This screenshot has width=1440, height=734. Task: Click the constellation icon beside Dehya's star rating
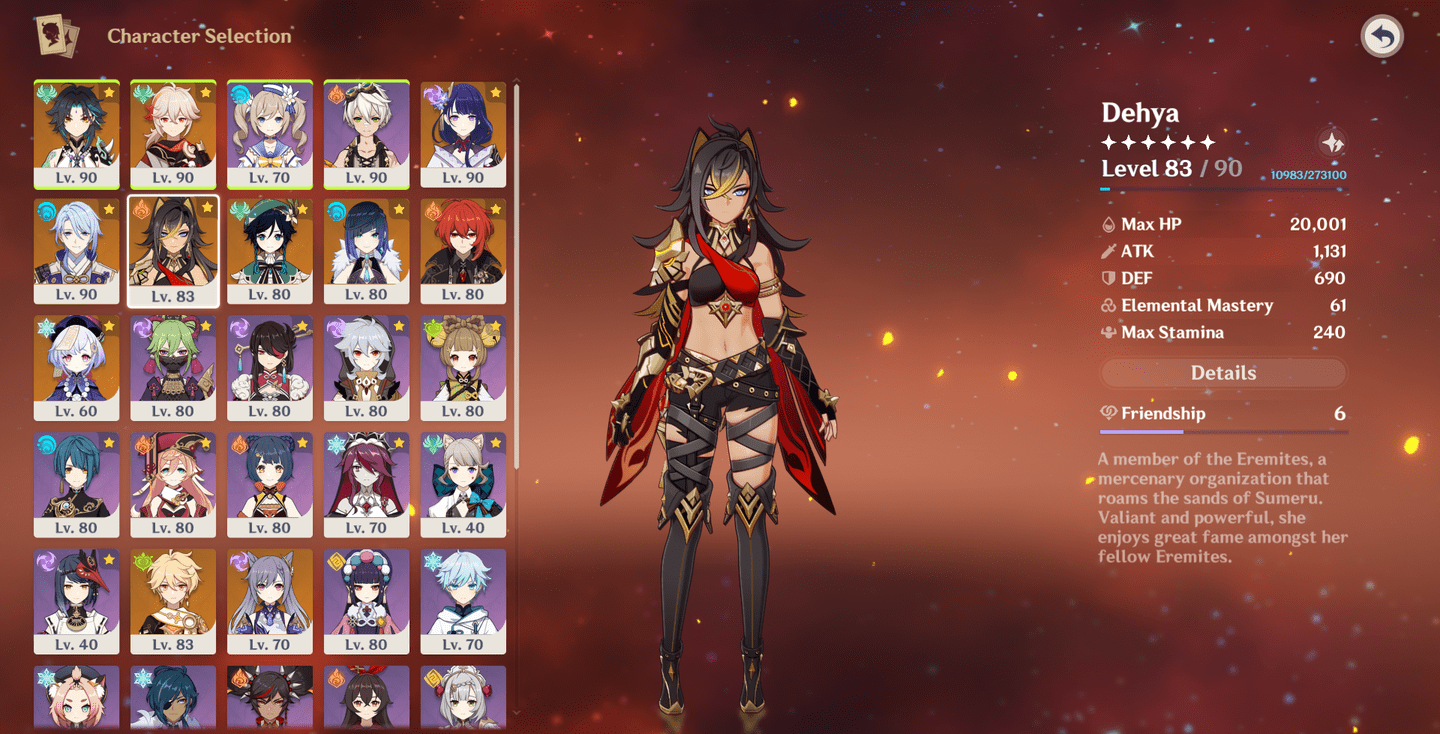(1334, 142)
